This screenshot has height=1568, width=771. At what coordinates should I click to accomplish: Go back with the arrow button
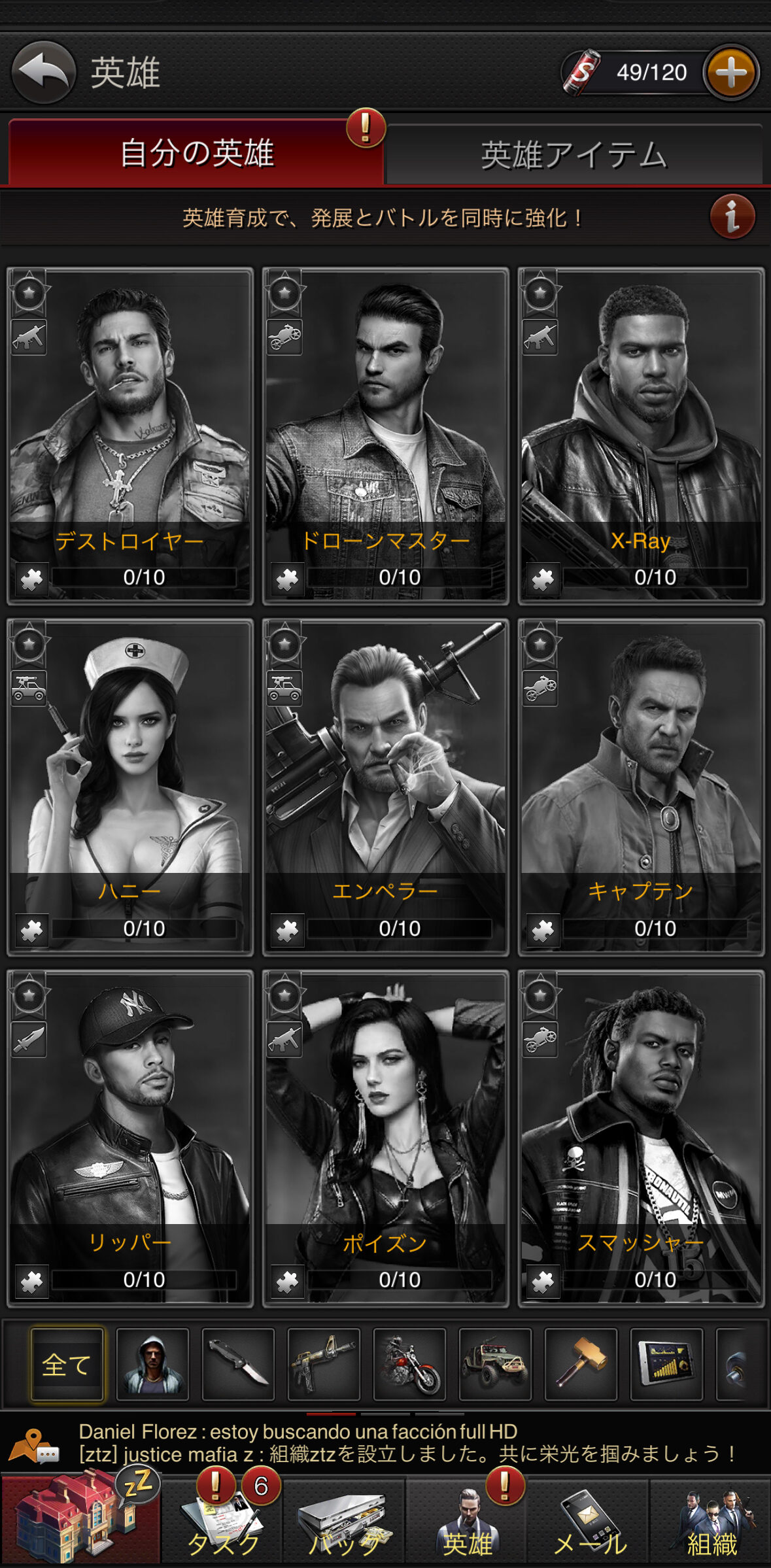(x=43, y=72)
